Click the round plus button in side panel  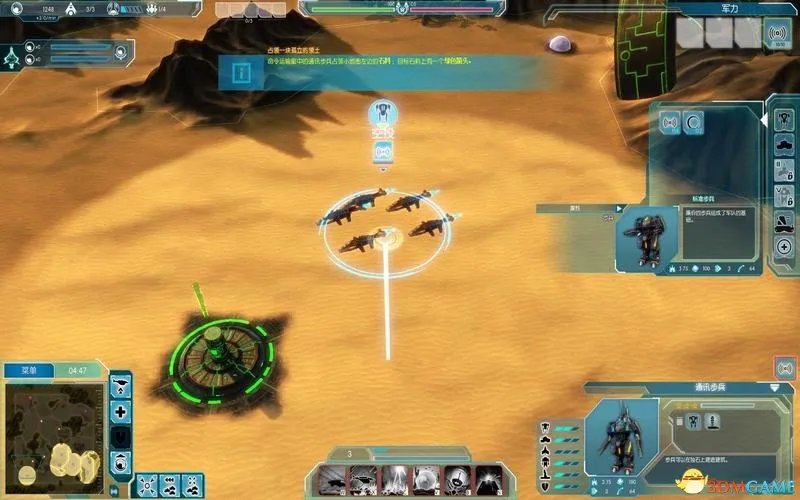pos(784,248)
